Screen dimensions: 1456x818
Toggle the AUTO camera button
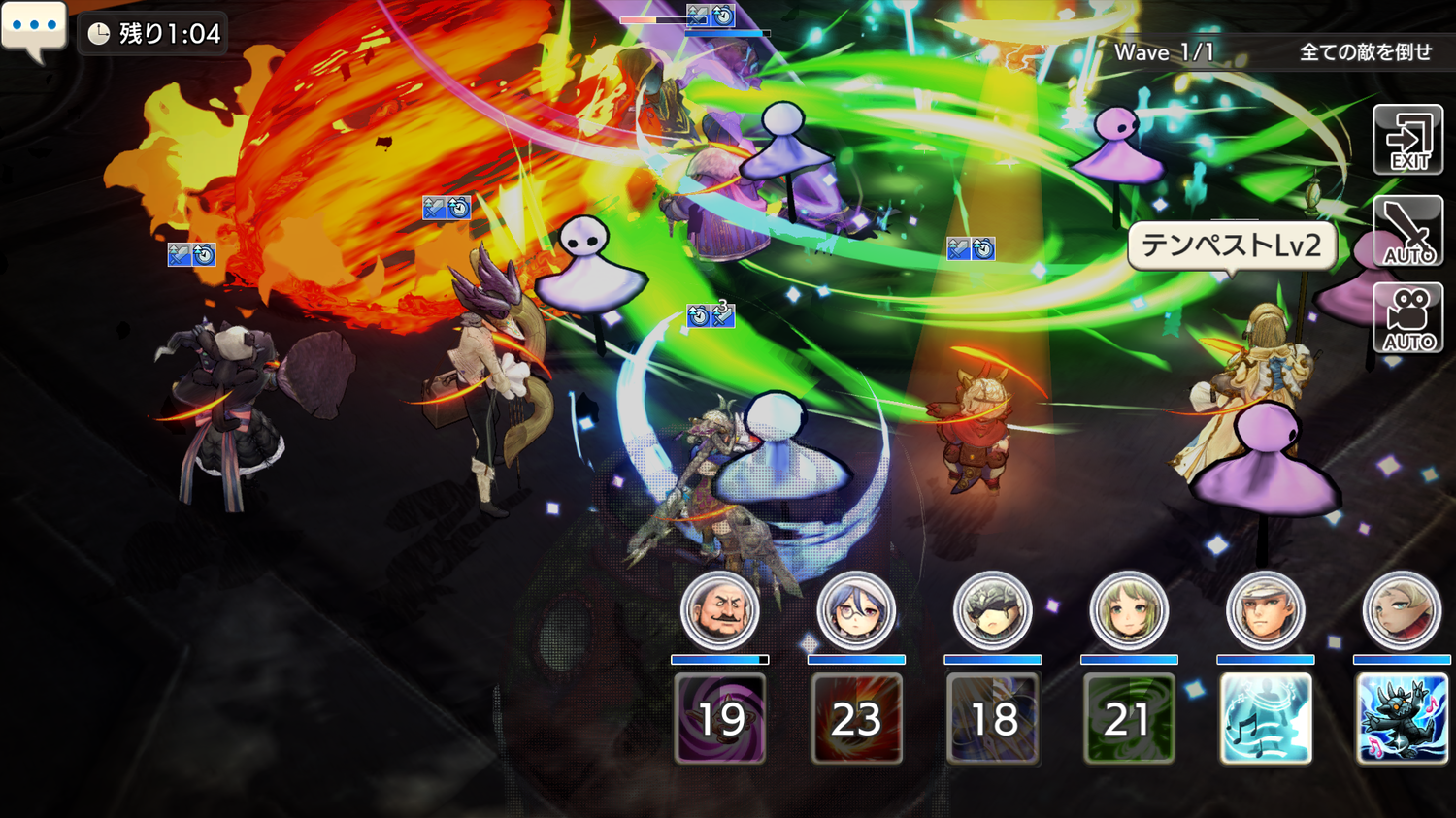click(1407, 318)
